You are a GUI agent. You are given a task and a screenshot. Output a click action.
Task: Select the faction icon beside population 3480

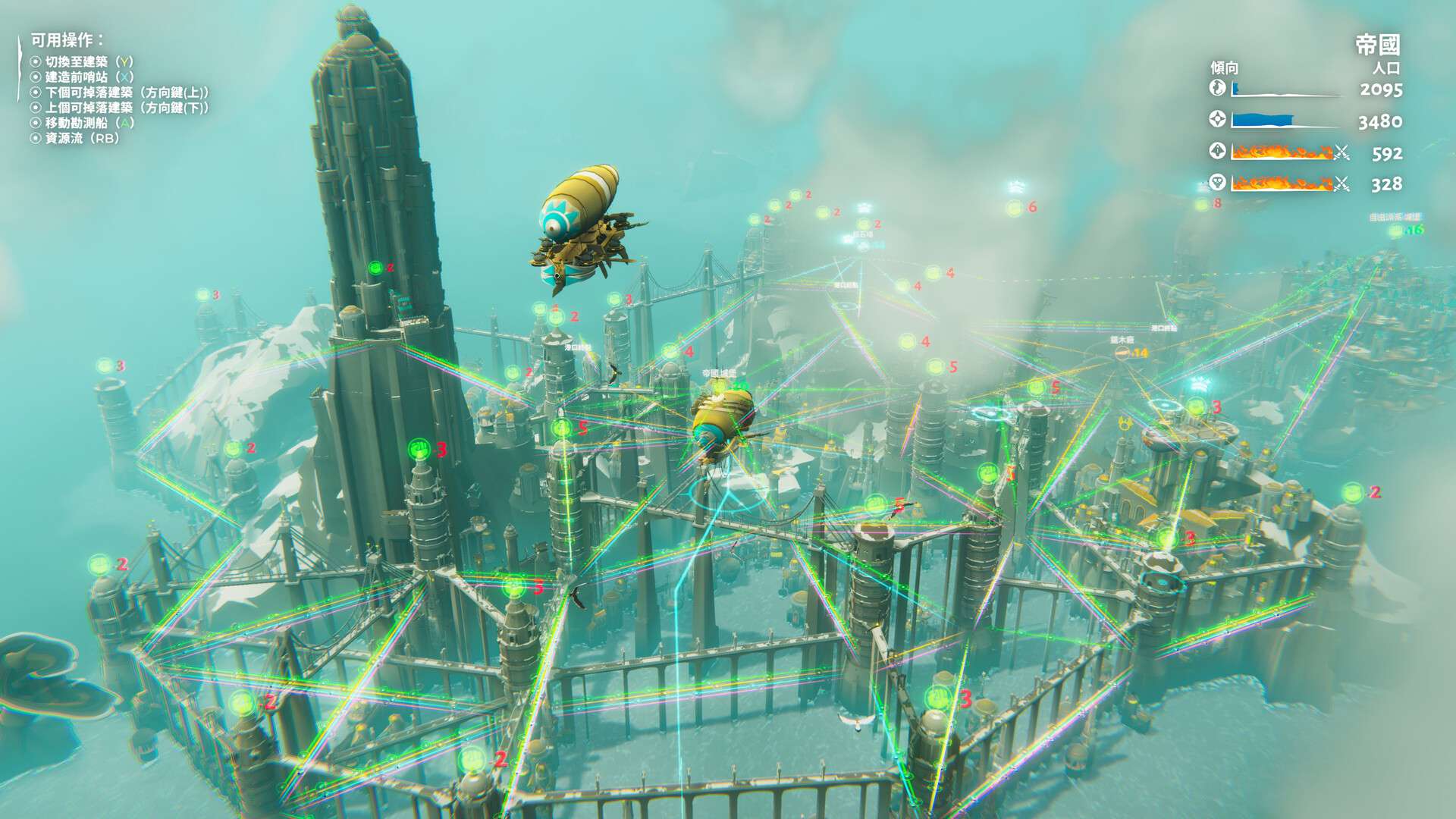click(x=1216, y=119)
